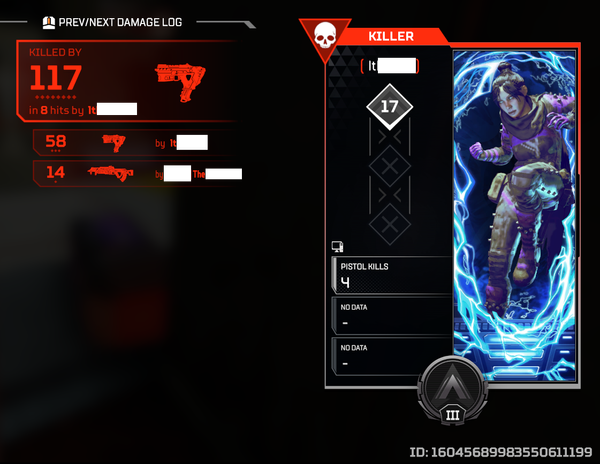The image size is (600, 464).
Task: Select the 117 damage killed-by entry
Action: tap(125, 81)
